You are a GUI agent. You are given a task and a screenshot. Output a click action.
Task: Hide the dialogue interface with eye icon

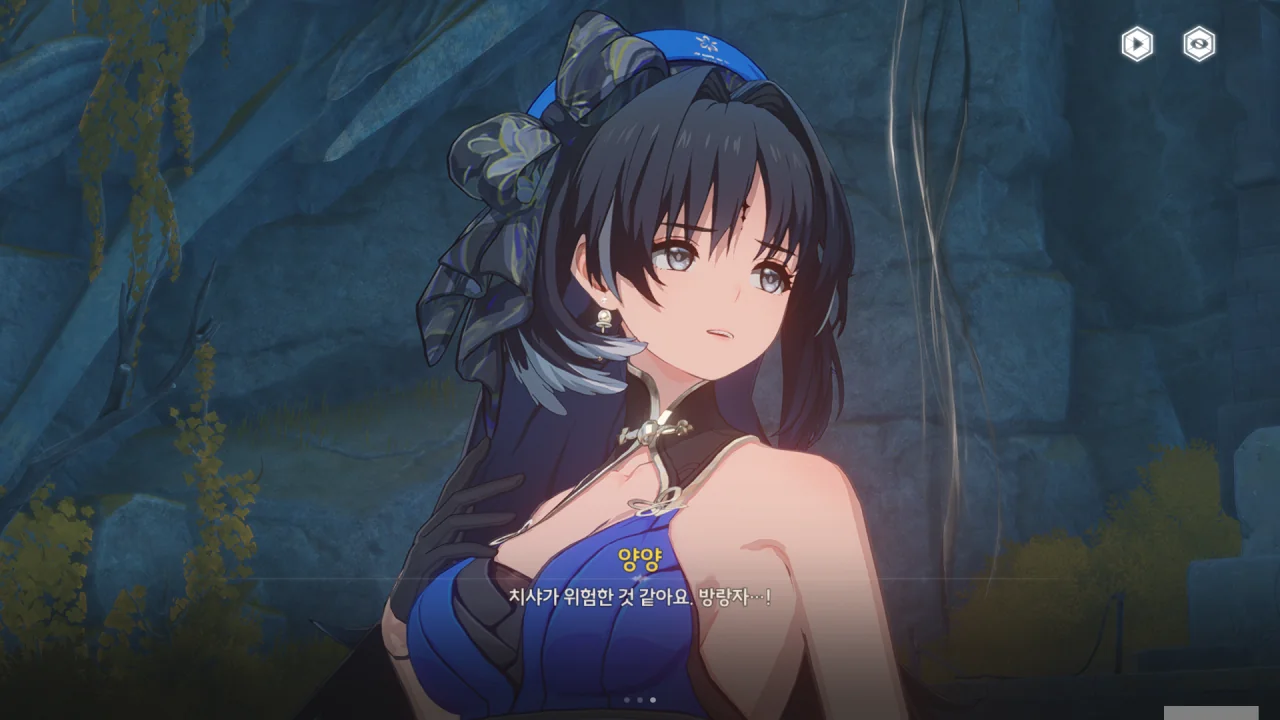pyautogui.click(x=1199, y=44)
